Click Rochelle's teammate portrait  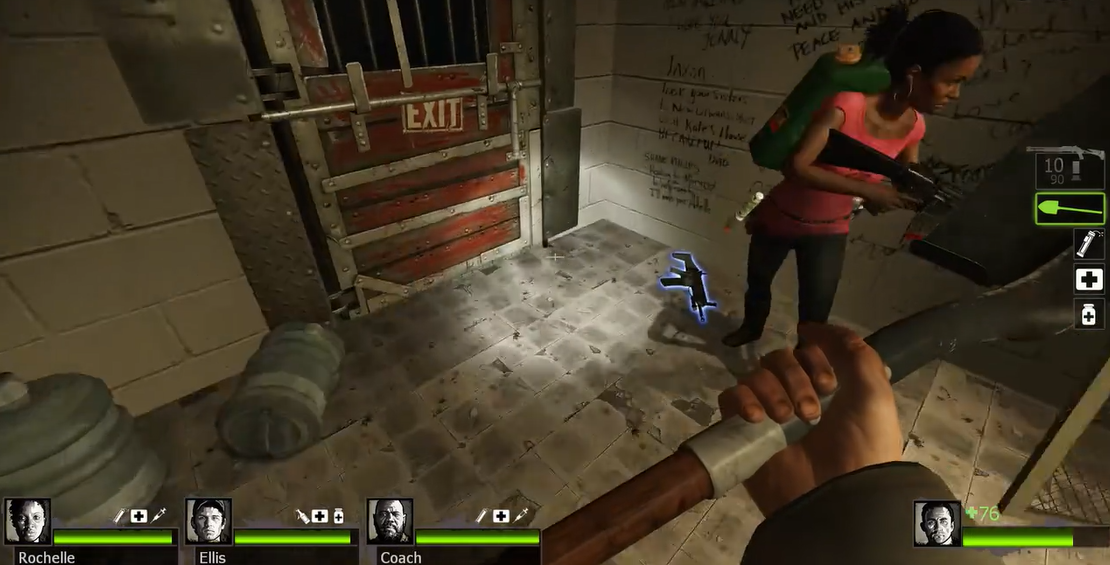pos(28,521)
